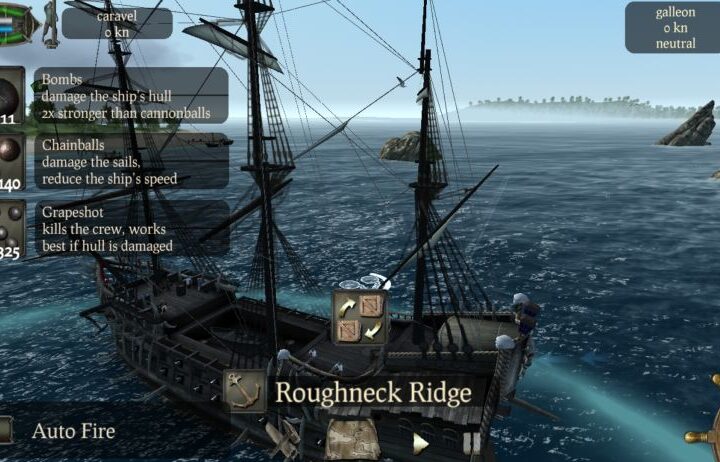
Task: Pause the game with the pause button
Action: [471, 442]
